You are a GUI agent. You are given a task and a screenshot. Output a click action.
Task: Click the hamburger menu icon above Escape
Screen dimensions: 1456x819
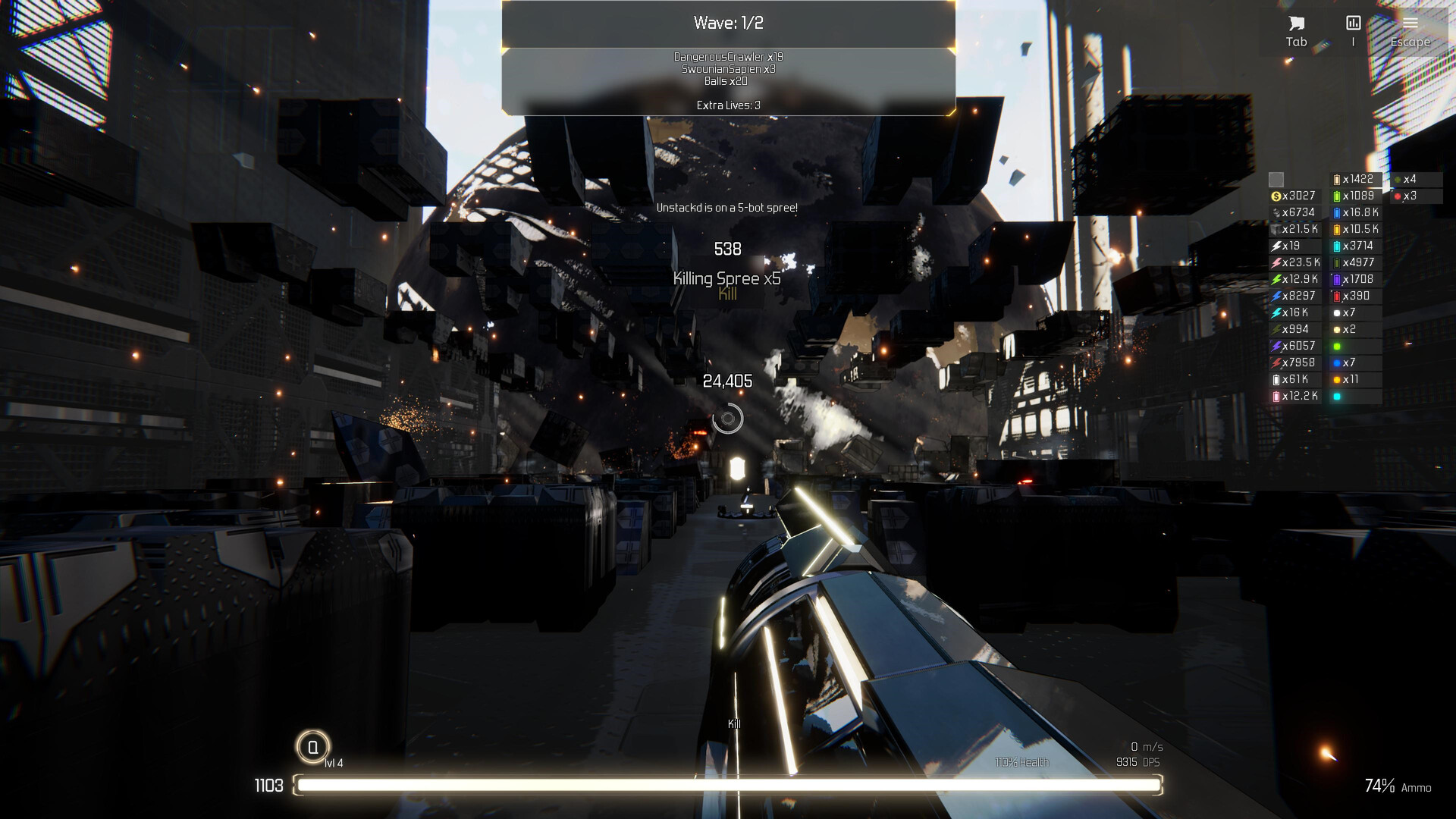[x=1410, y=21]
